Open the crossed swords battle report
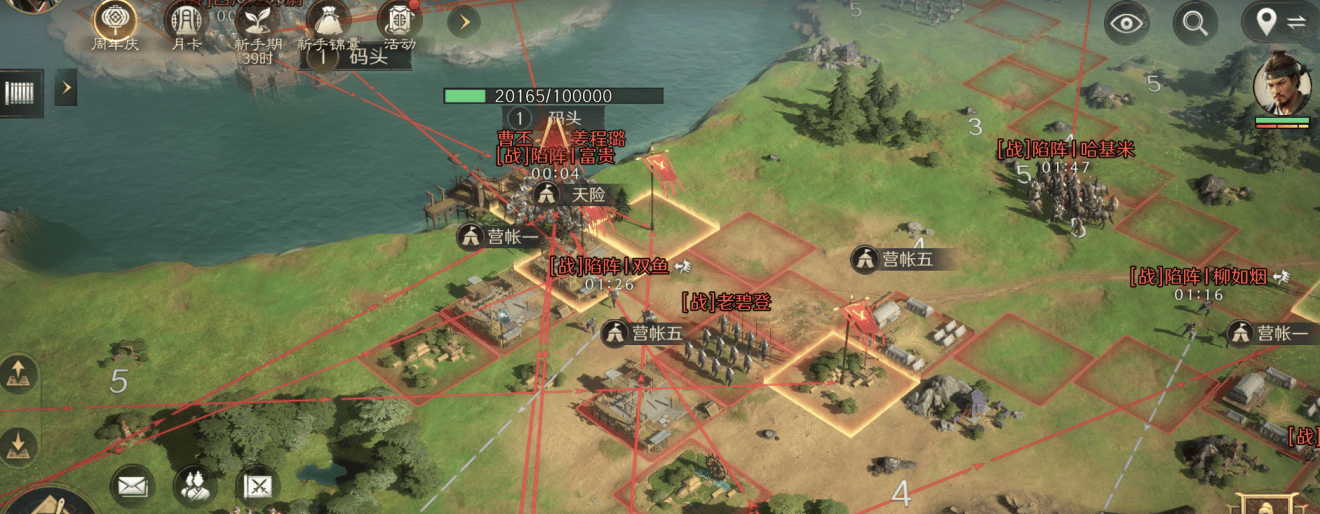 pyautogui.click(x=258, y=486)
